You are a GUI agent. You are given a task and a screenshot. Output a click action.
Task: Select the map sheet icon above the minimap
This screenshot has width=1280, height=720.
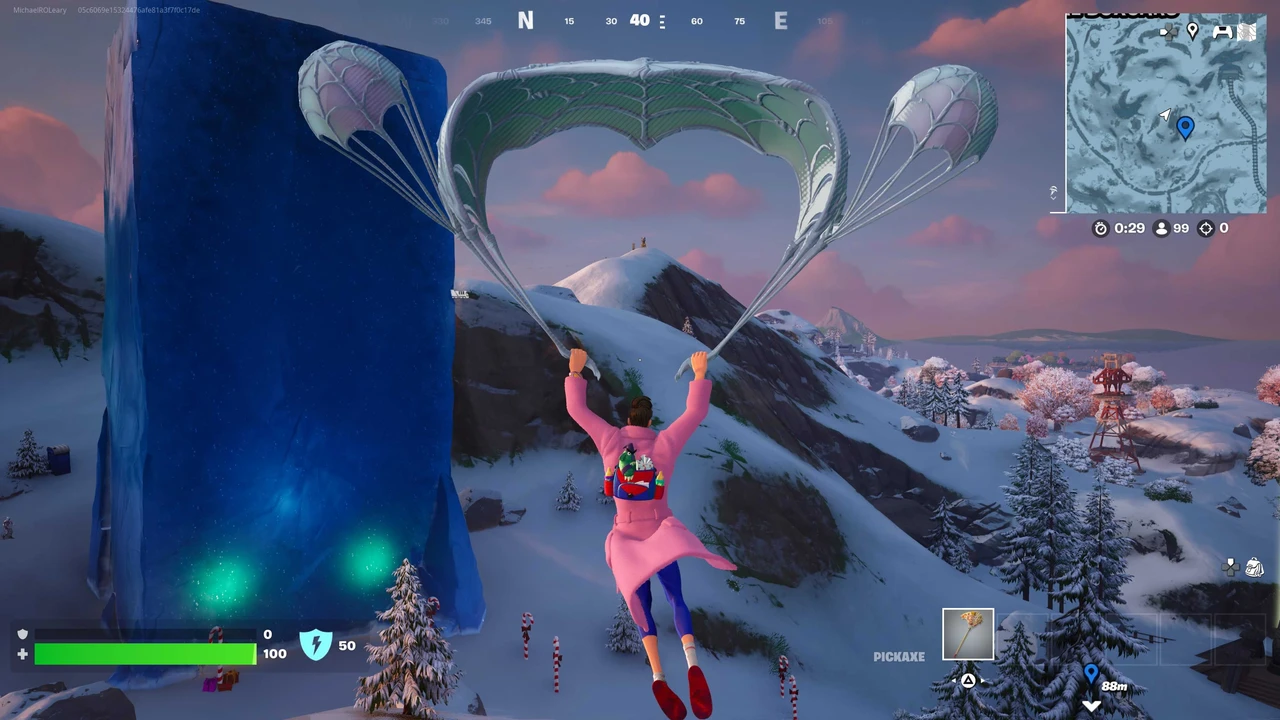pos(1247,31)
